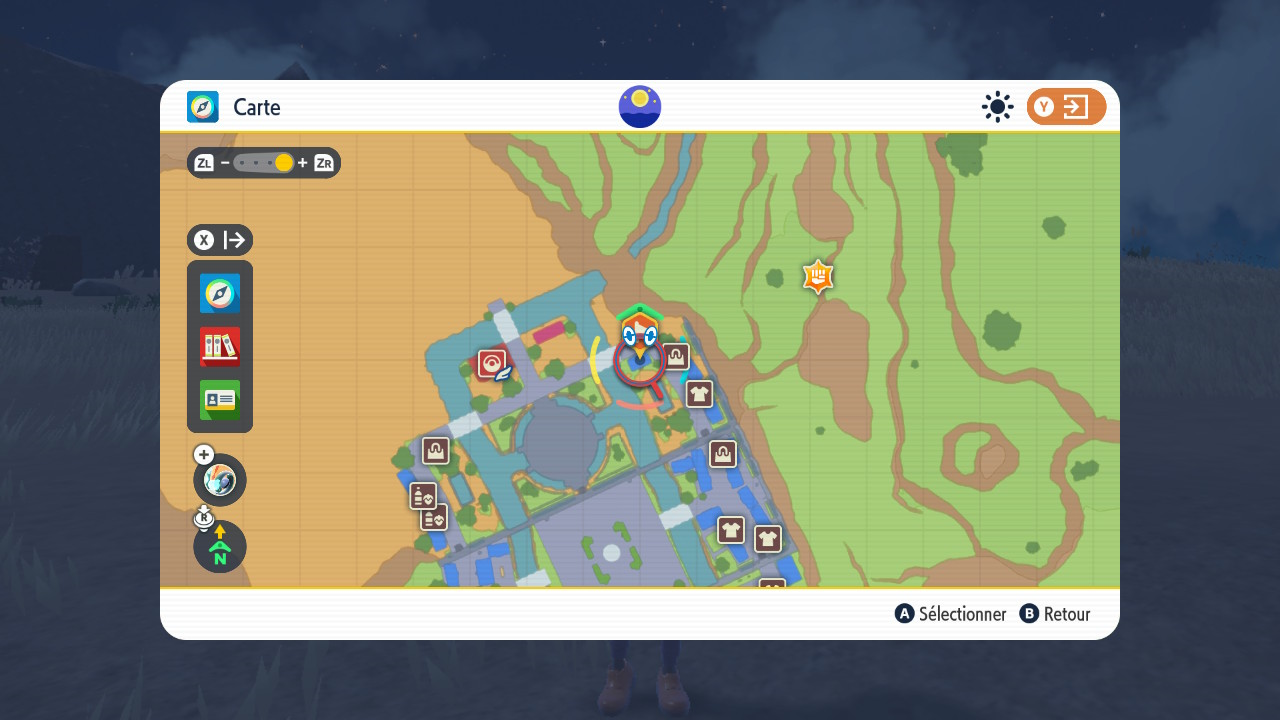Close the map with the orange exit button
1280x720 pixels.
[1066, 107]
